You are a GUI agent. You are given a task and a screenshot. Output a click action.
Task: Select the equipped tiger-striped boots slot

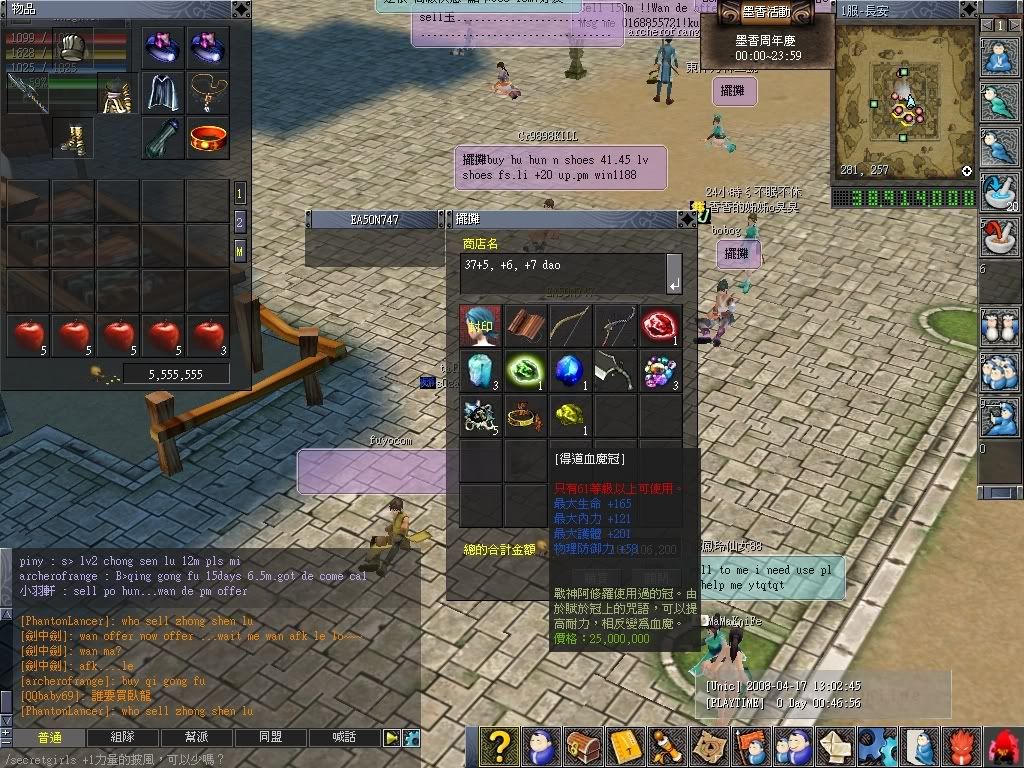pyautogui.click(x=72, y=137)
